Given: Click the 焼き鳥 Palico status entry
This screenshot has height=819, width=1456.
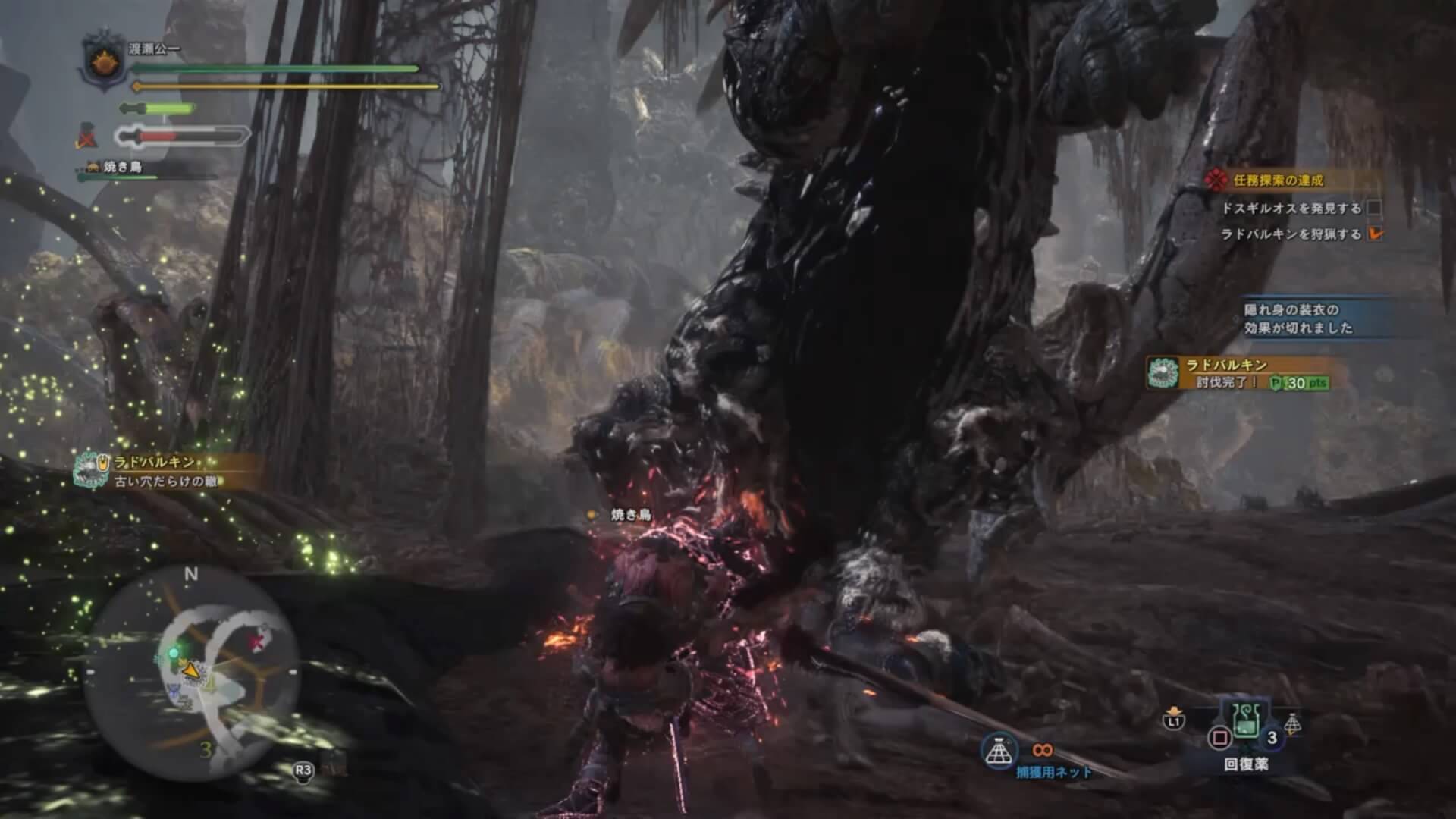Looking at the screenshot, I should tap(123, 168).
